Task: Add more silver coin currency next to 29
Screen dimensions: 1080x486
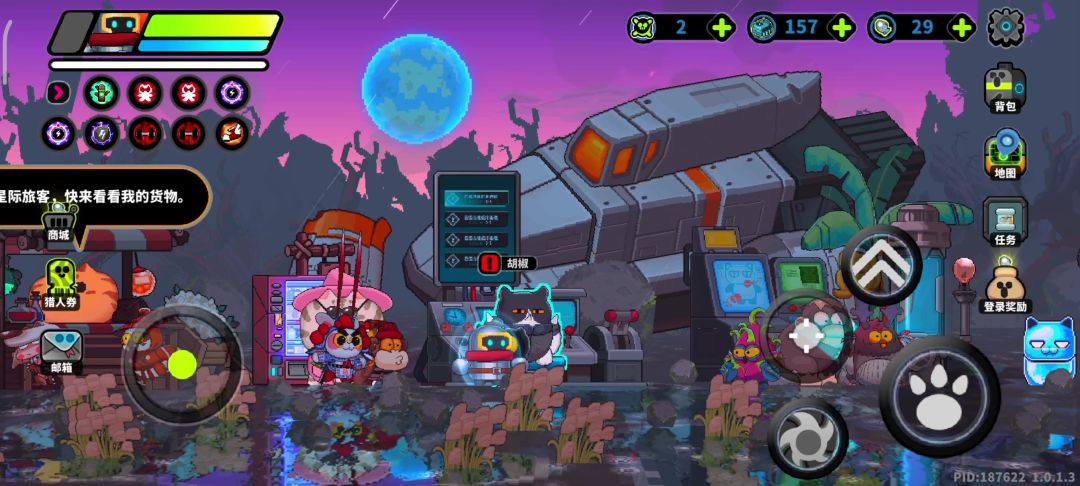Action: pos(962,27)
